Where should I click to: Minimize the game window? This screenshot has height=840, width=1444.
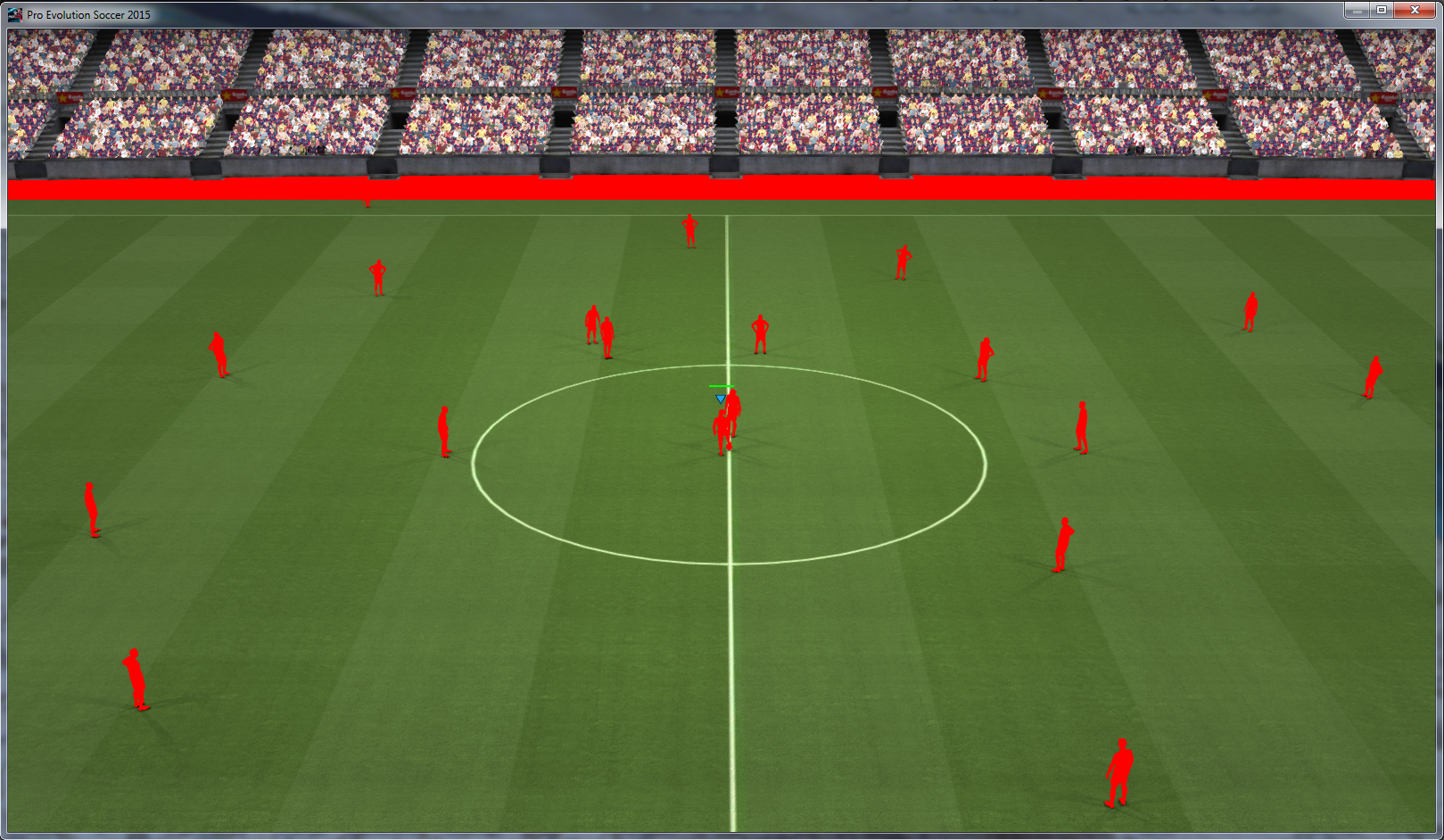[x=1357, y=11]
